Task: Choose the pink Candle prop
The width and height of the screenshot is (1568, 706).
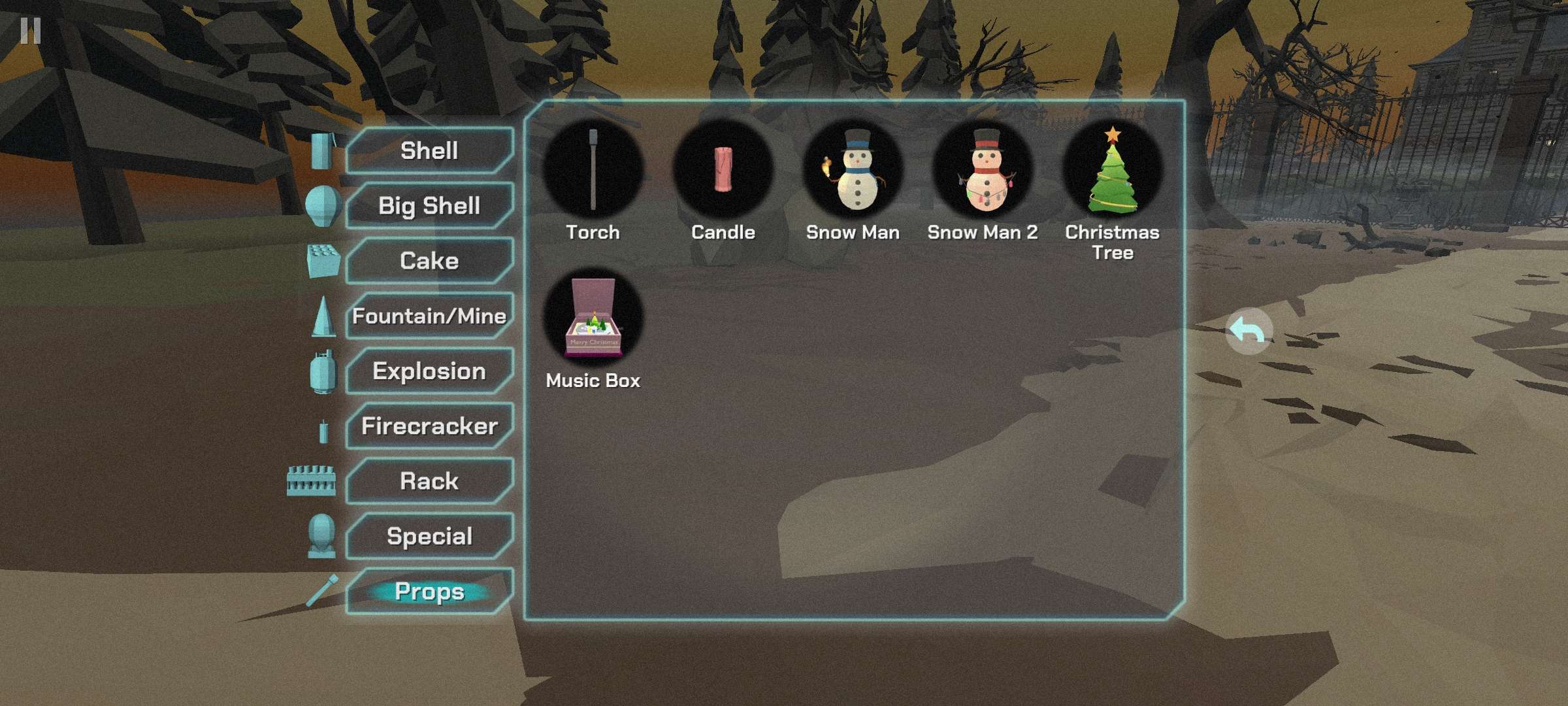Action: pyautogui.click(x=723, y=170)
